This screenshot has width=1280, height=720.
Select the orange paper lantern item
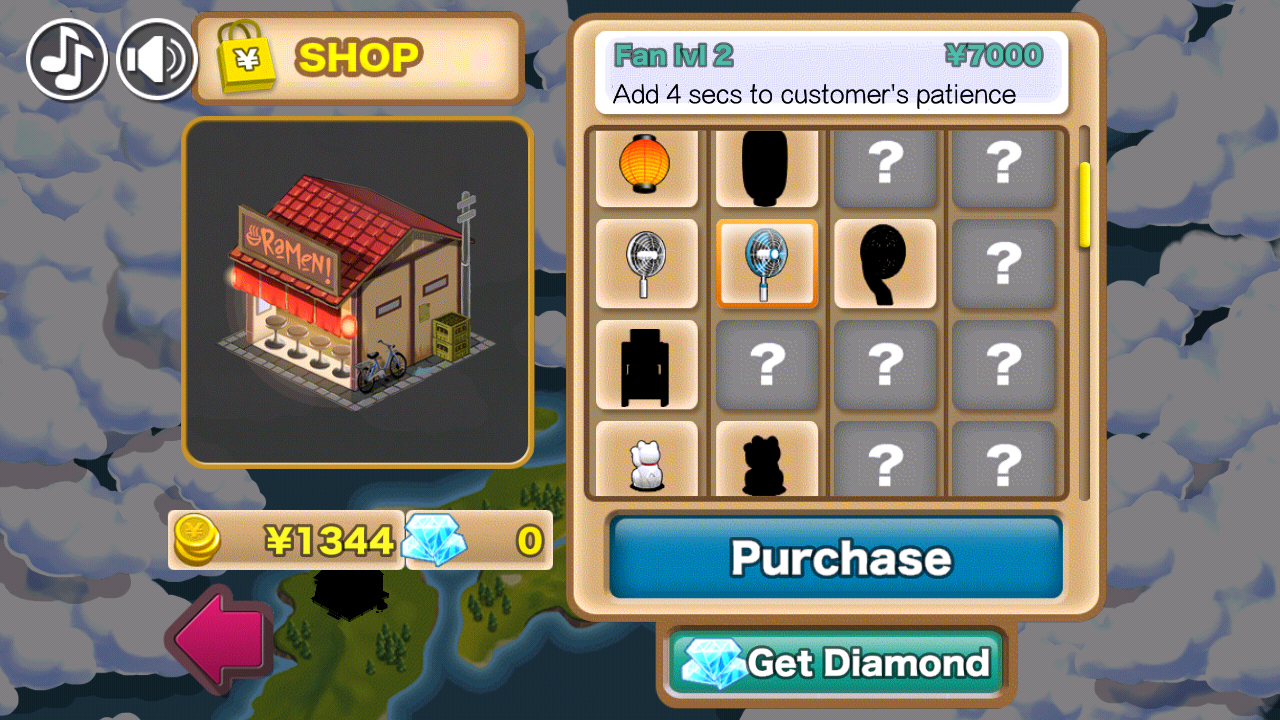coord(646,165)
